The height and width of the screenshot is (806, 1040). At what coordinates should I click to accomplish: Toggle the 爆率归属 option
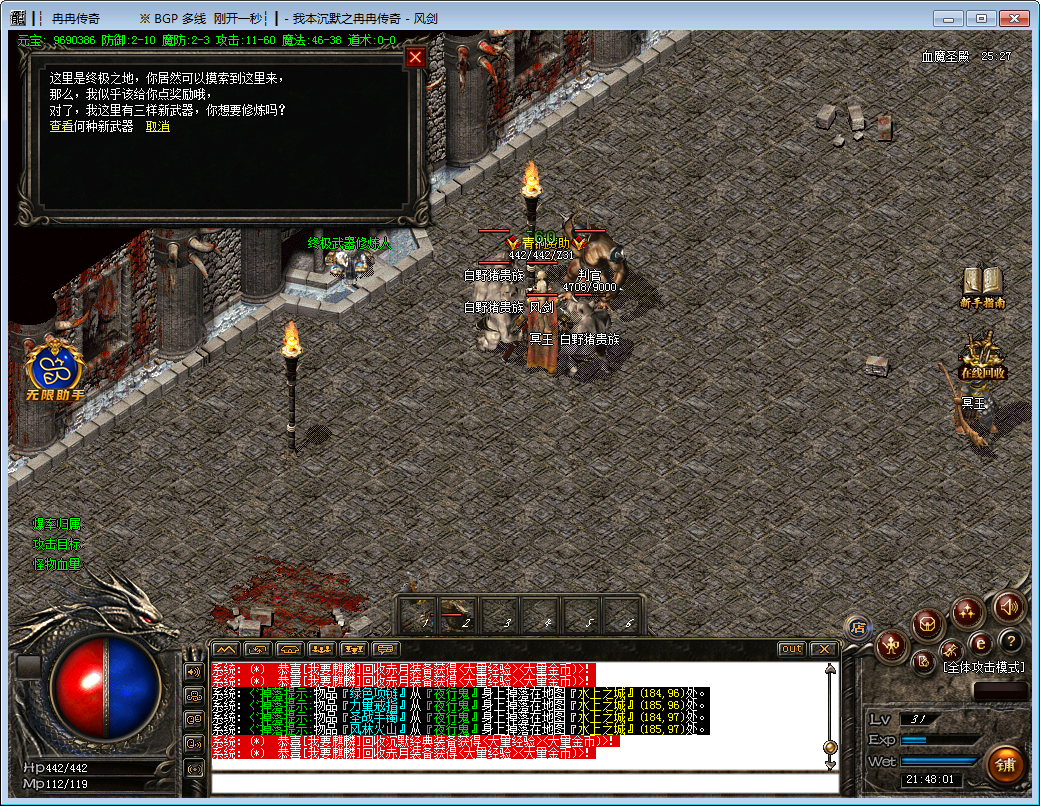coord(57,524)
